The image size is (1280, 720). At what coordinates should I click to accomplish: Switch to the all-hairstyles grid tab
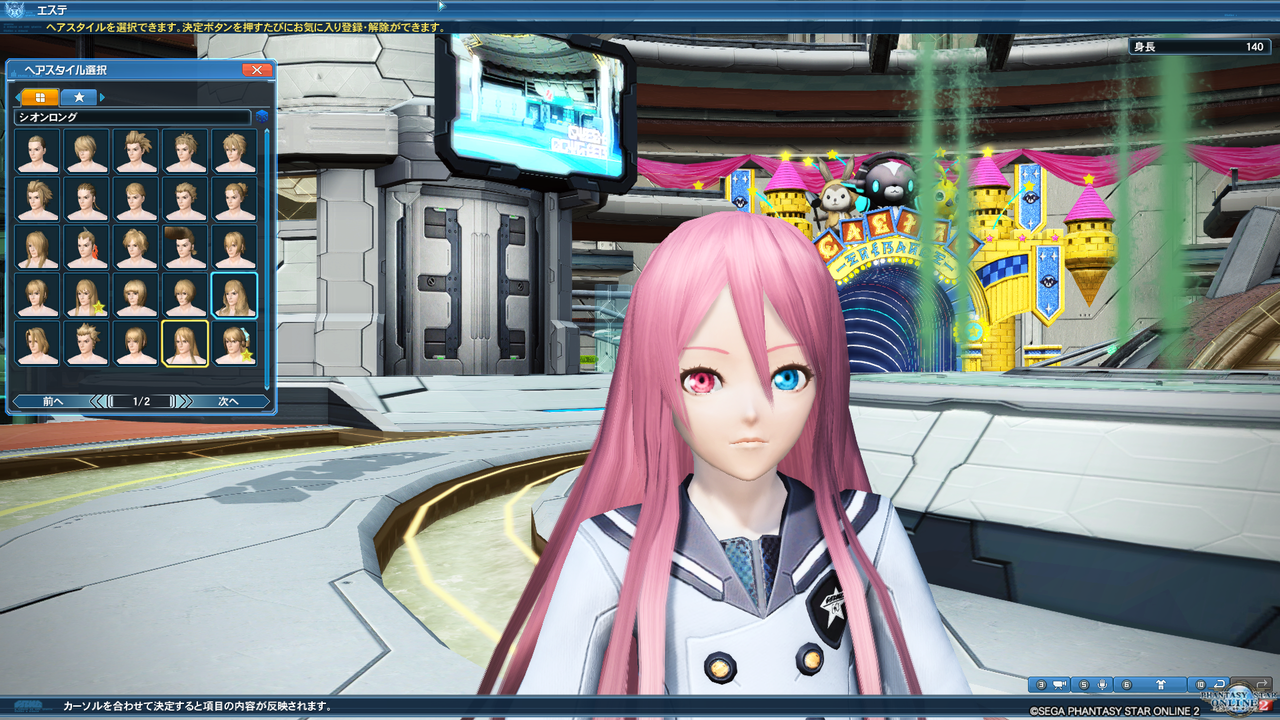(40, 97)
